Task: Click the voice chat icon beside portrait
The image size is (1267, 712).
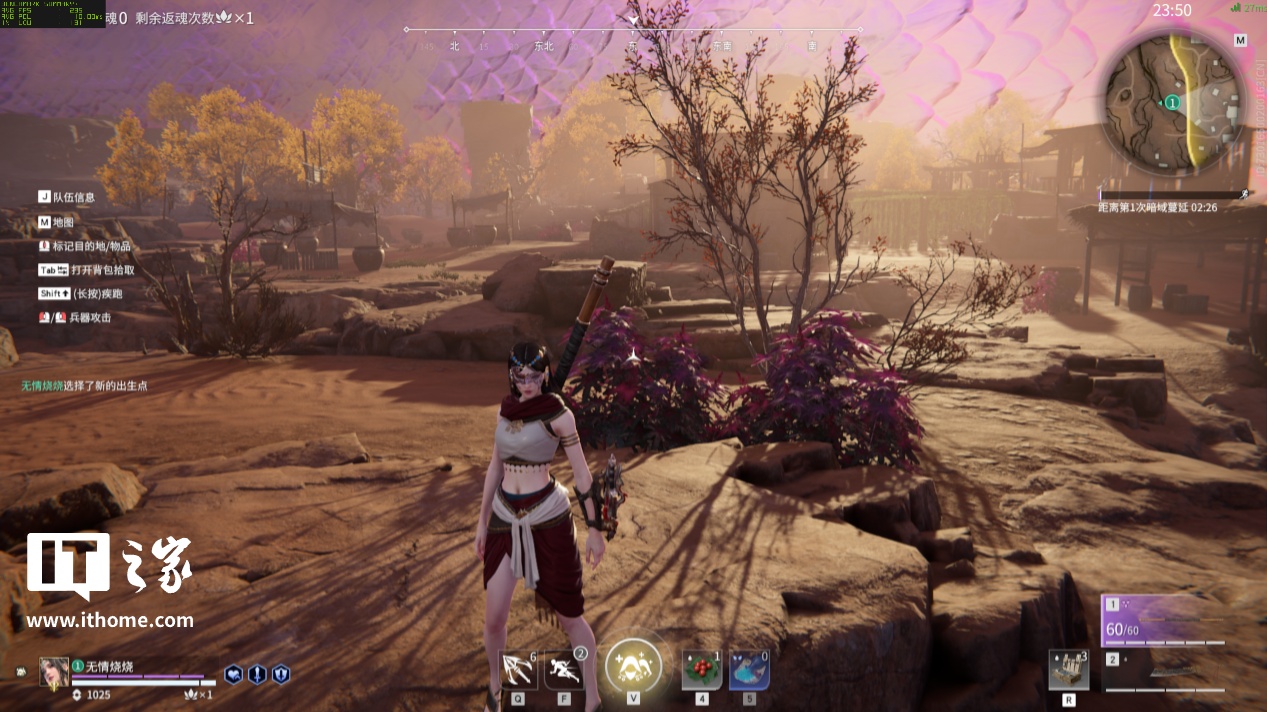Action: pyautogui.click(x=21, y=671)
